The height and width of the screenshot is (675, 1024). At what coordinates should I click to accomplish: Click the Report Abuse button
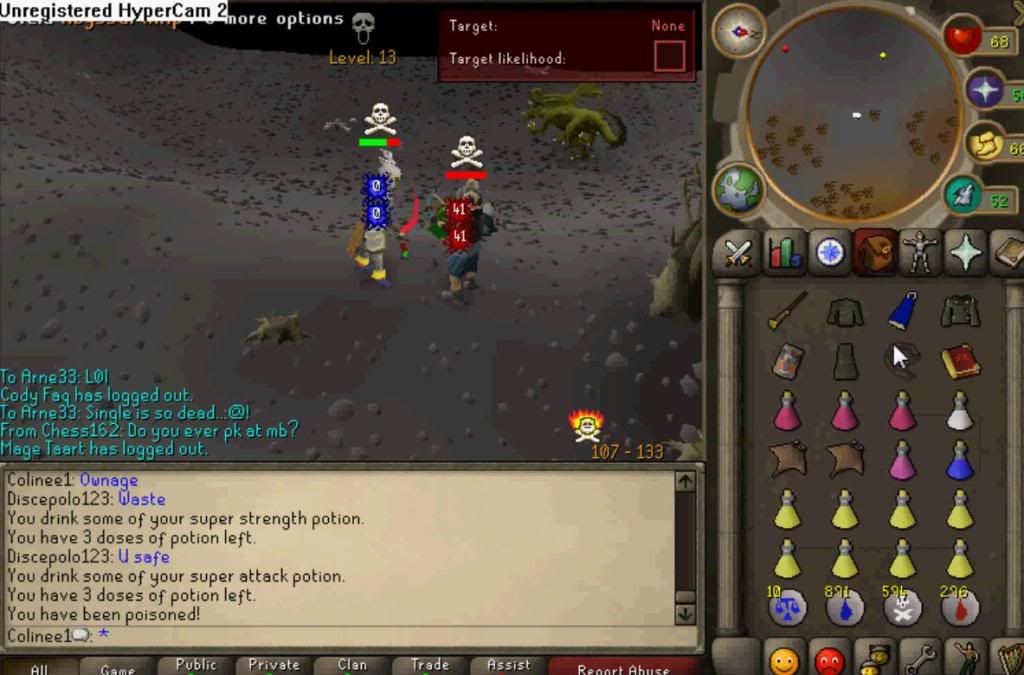click(x=622, y=667)
